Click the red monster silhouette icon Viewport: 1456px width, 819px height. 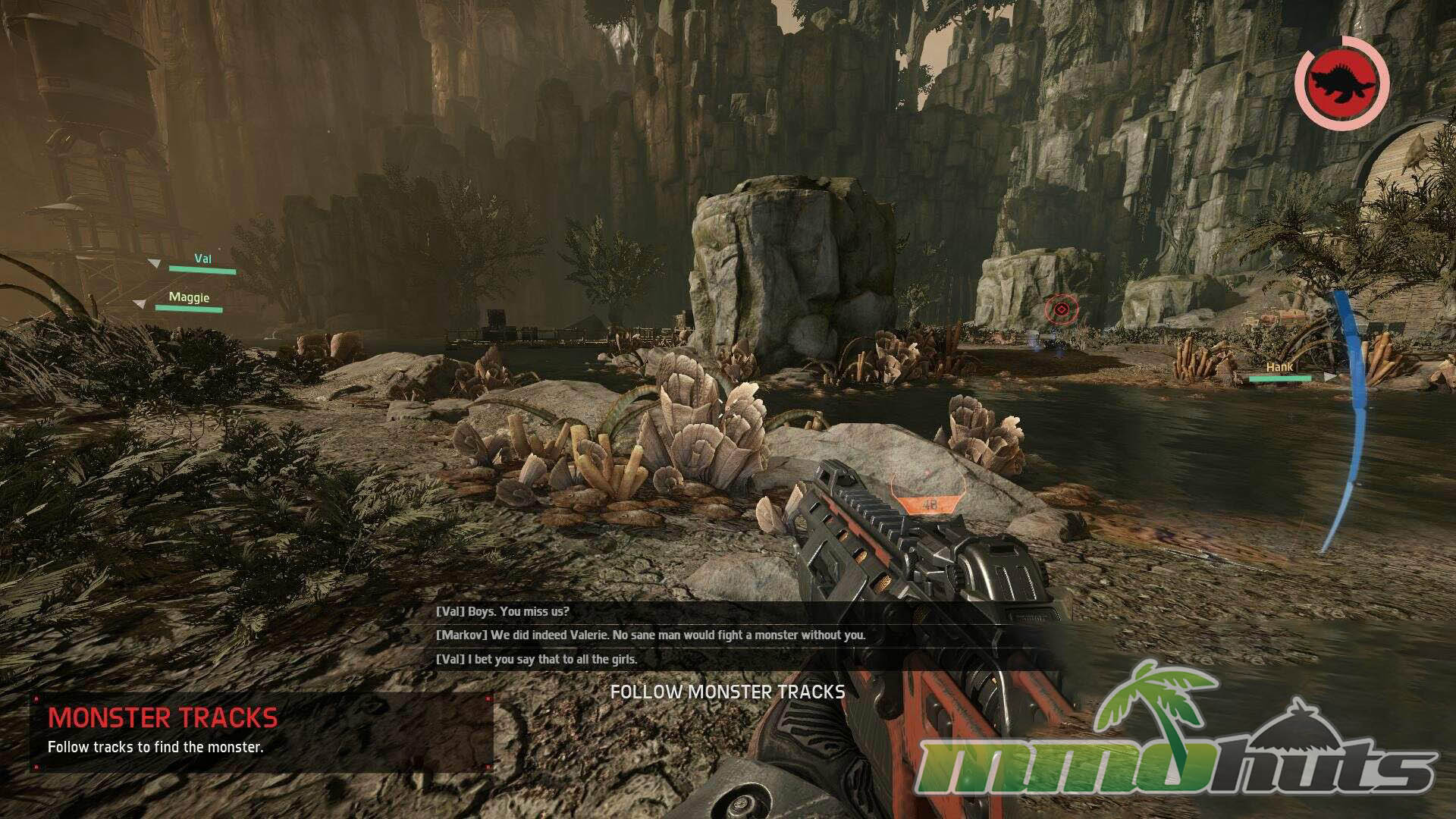click(x=1341, y=82)
